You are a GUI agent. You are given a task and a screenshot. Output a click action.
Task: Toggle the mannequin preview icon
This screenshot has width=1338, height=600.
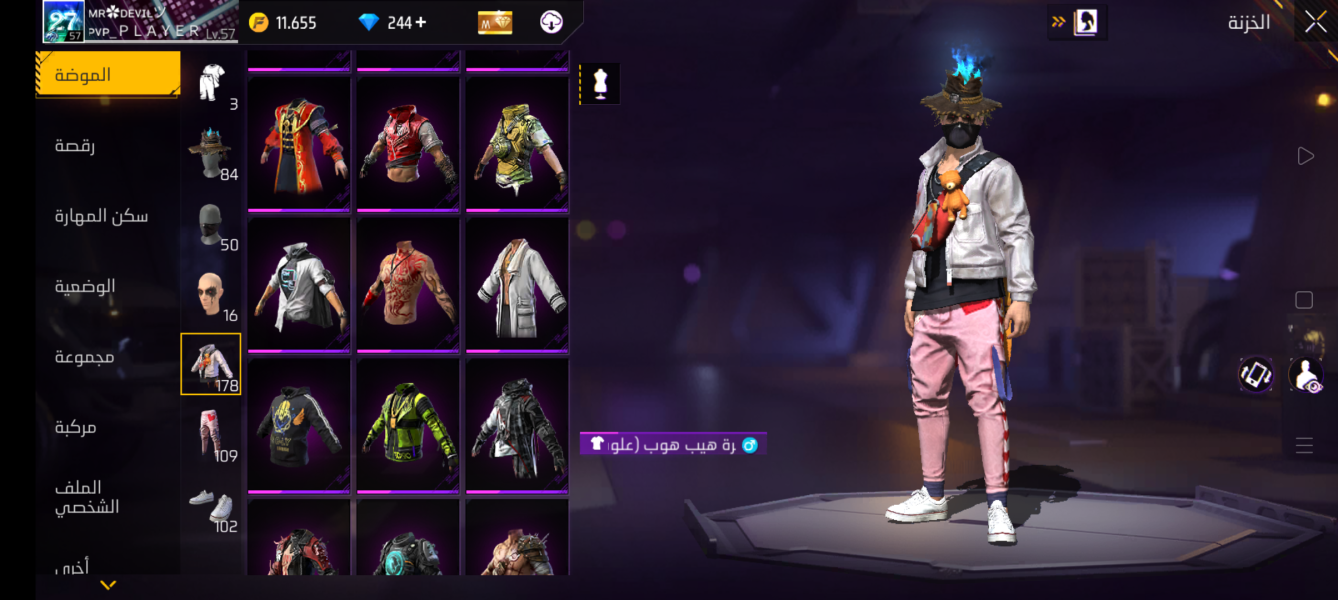[x=600, y=84]
